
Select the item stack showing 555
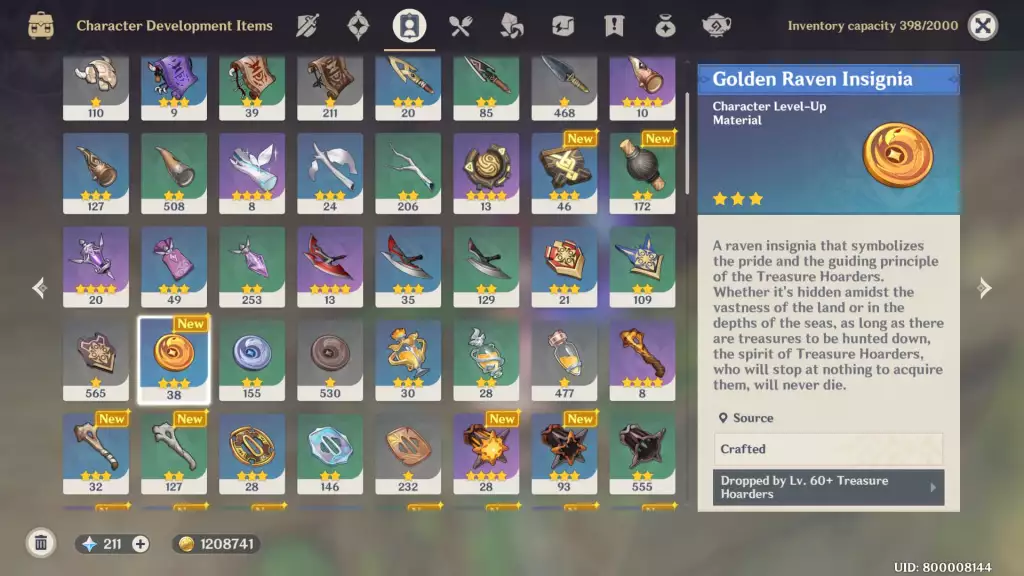(642, 453)
